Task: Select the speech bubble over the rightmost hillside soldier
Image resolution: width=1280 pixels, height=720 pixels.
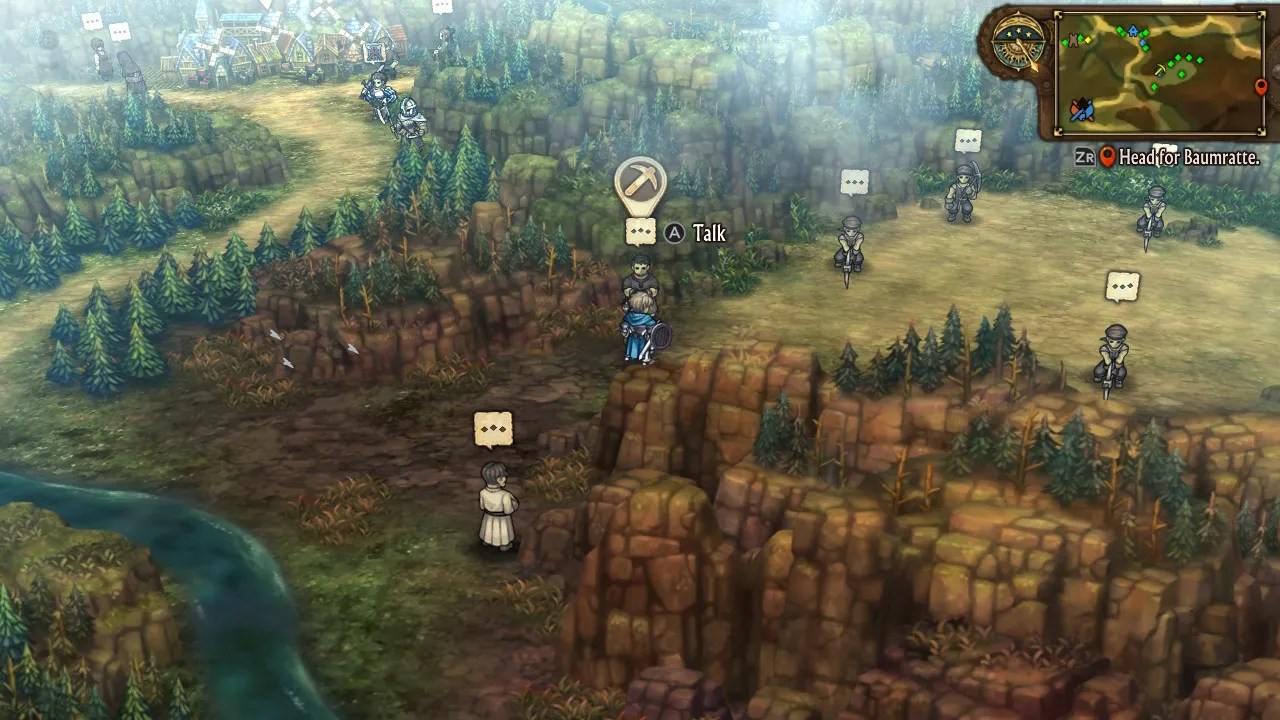Action: pos(1122,287)
